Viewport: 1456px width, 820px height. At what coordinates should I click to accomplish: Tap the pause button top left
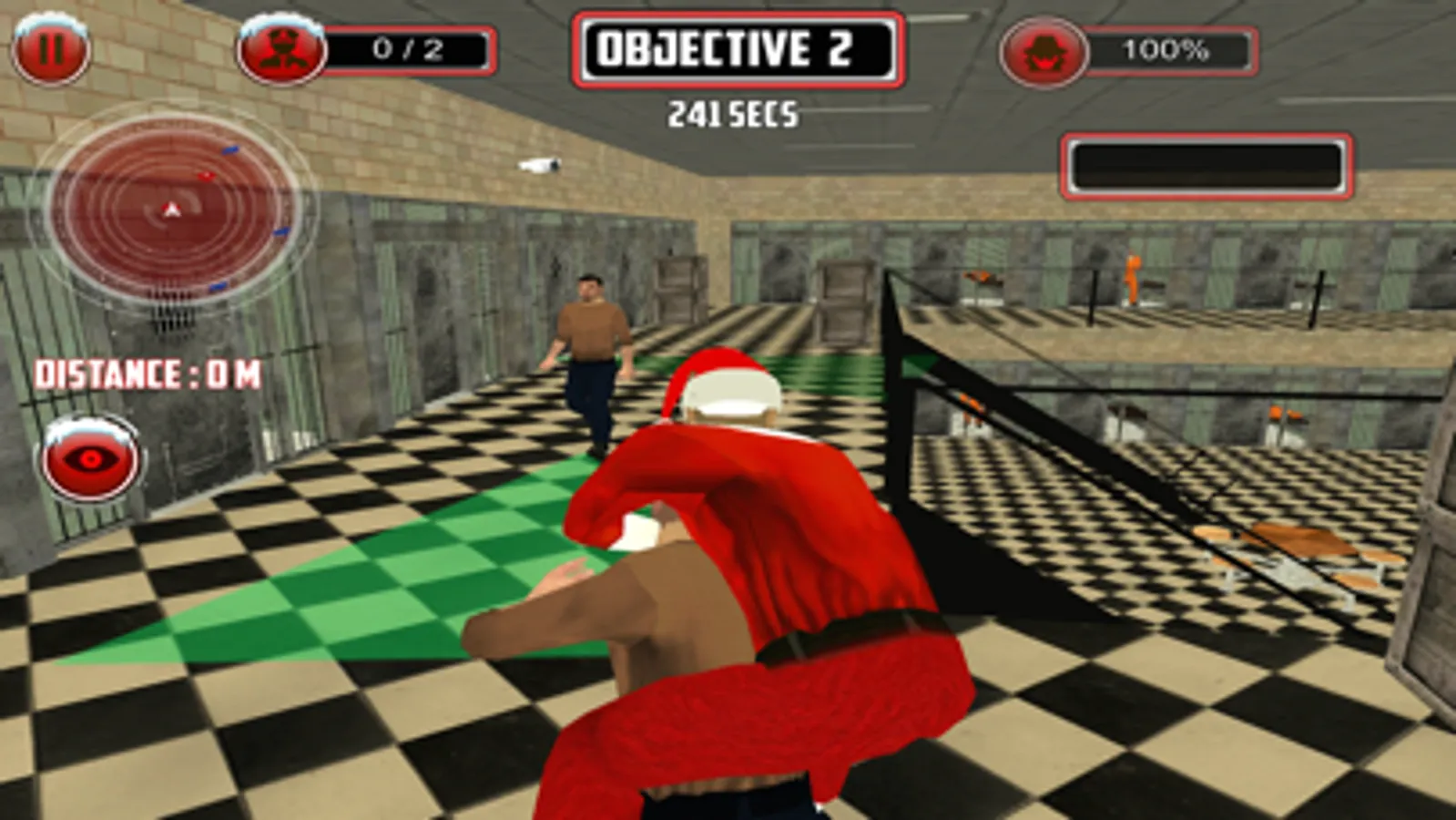point(52,46)
